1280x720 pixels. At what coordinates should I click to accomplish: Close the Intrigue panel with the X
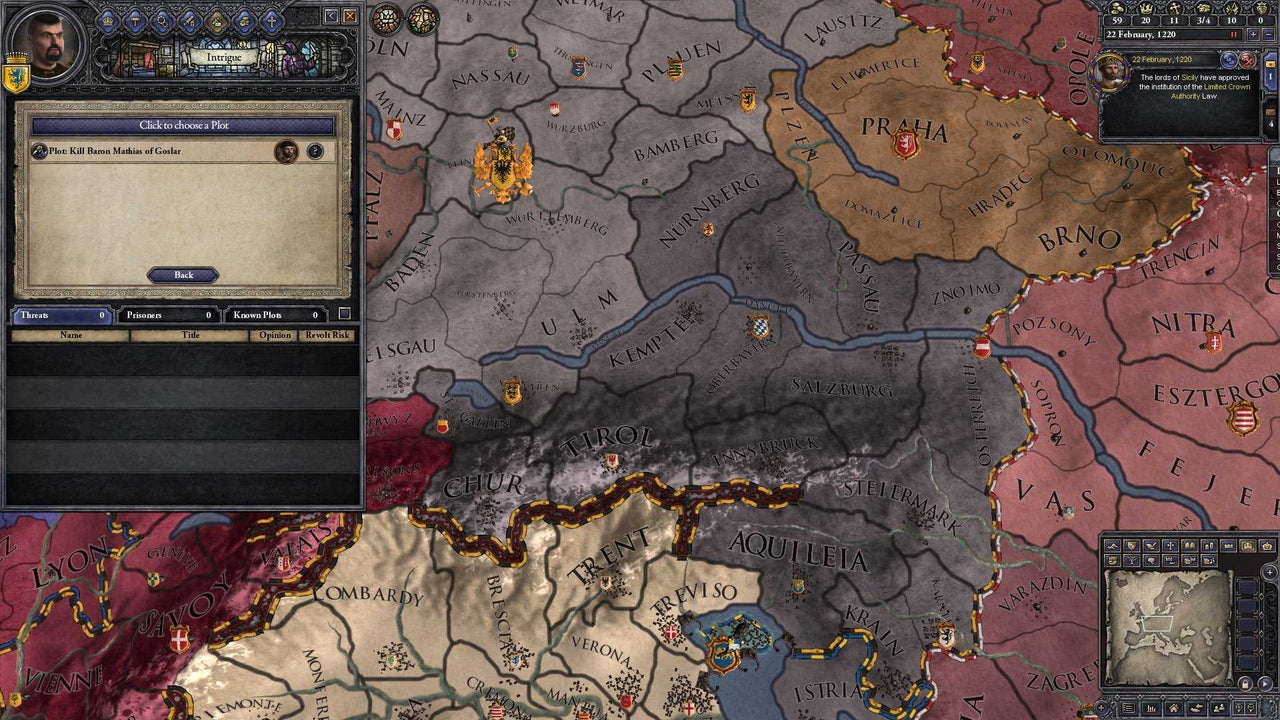(349, 16)
